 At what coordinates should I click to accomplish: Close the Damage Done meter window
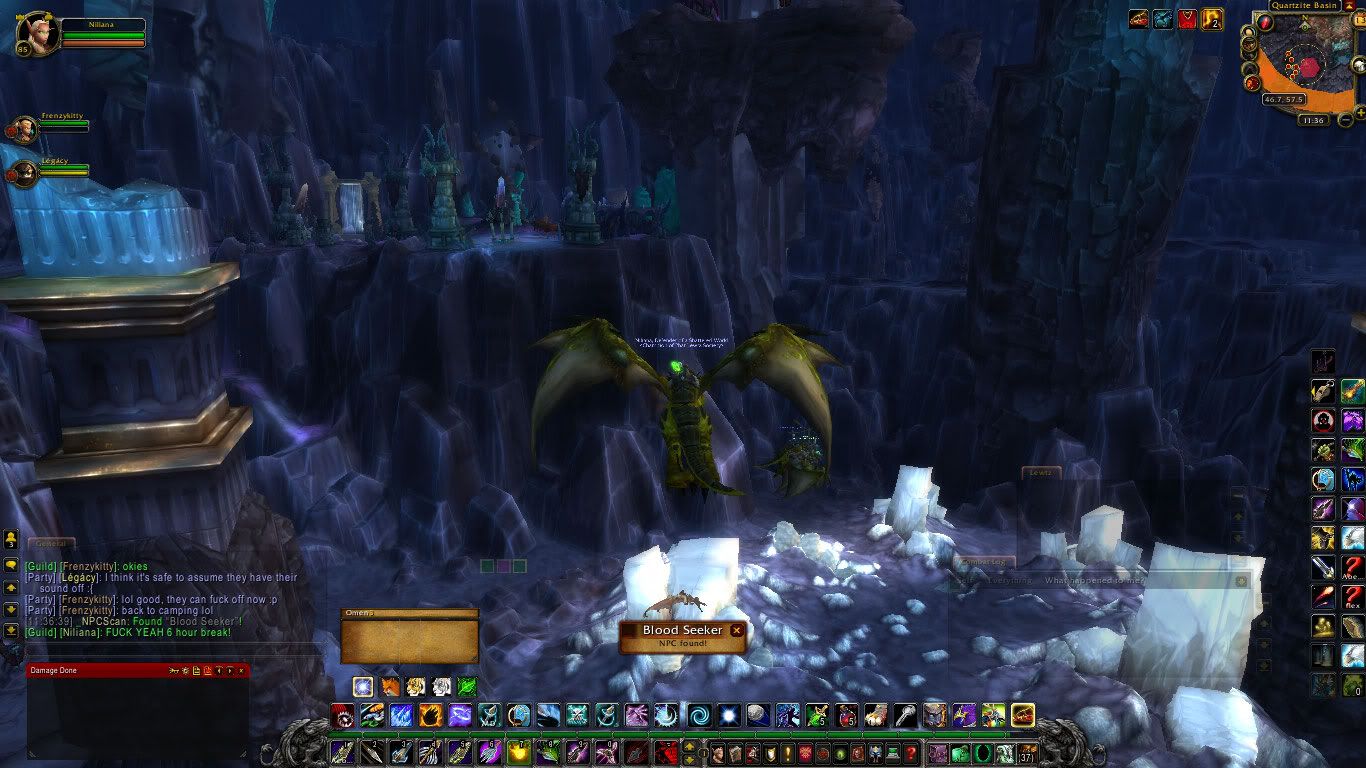243,670
